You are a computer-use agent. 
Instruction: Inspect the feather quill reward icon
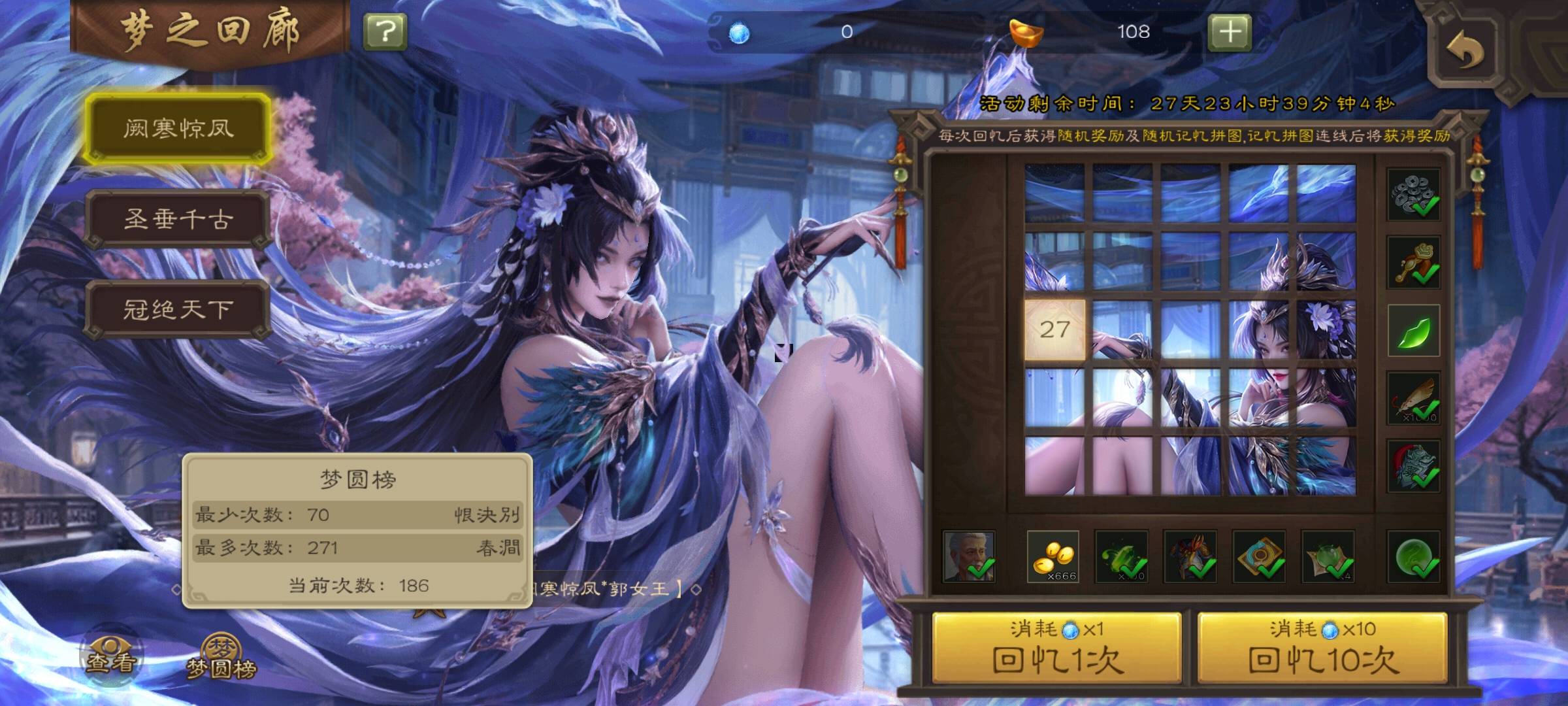(x=1413, y=398)
